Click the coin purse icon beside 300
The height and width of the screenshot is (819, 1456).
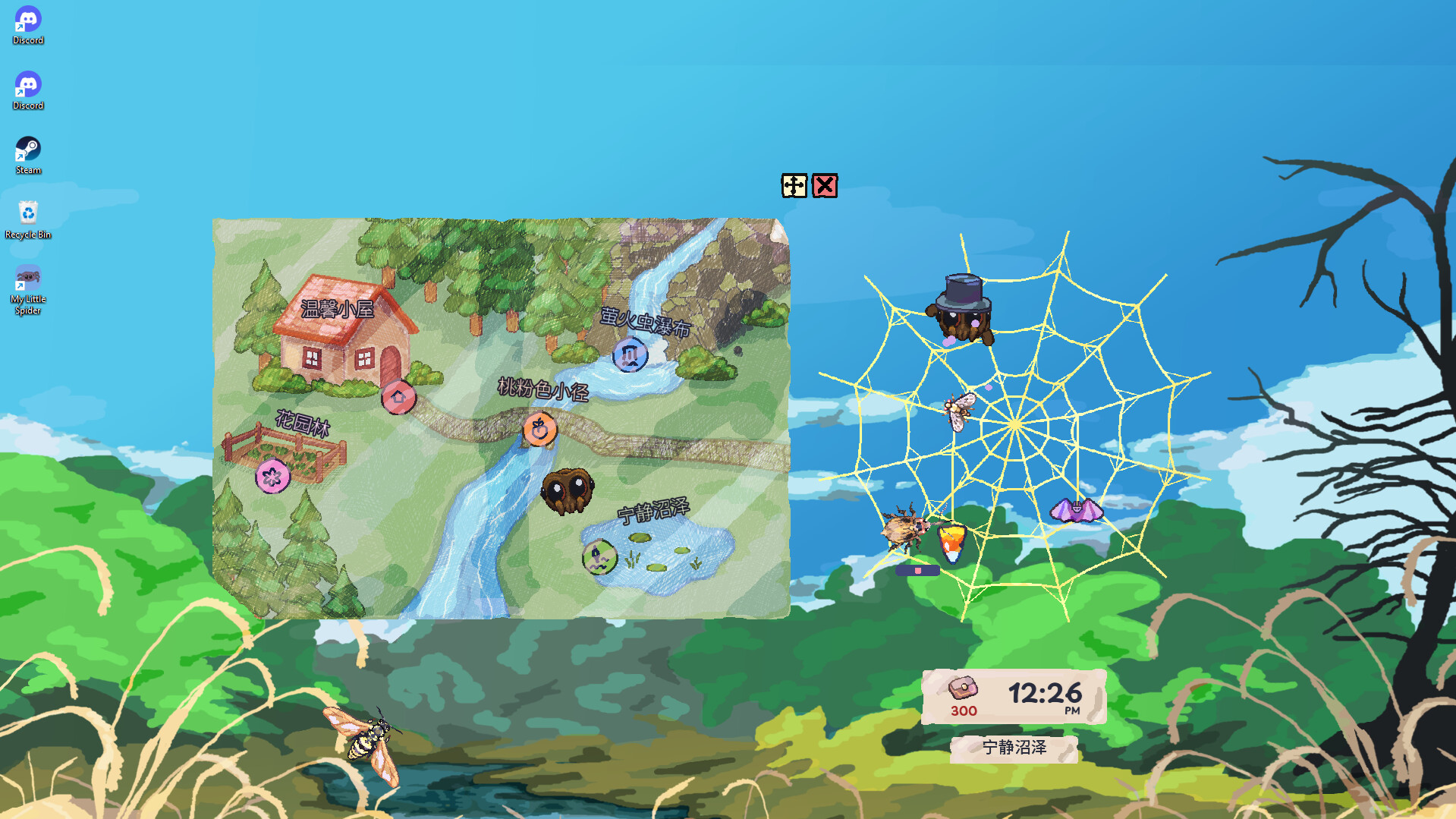pyautogui.click(x=964, y=688)
